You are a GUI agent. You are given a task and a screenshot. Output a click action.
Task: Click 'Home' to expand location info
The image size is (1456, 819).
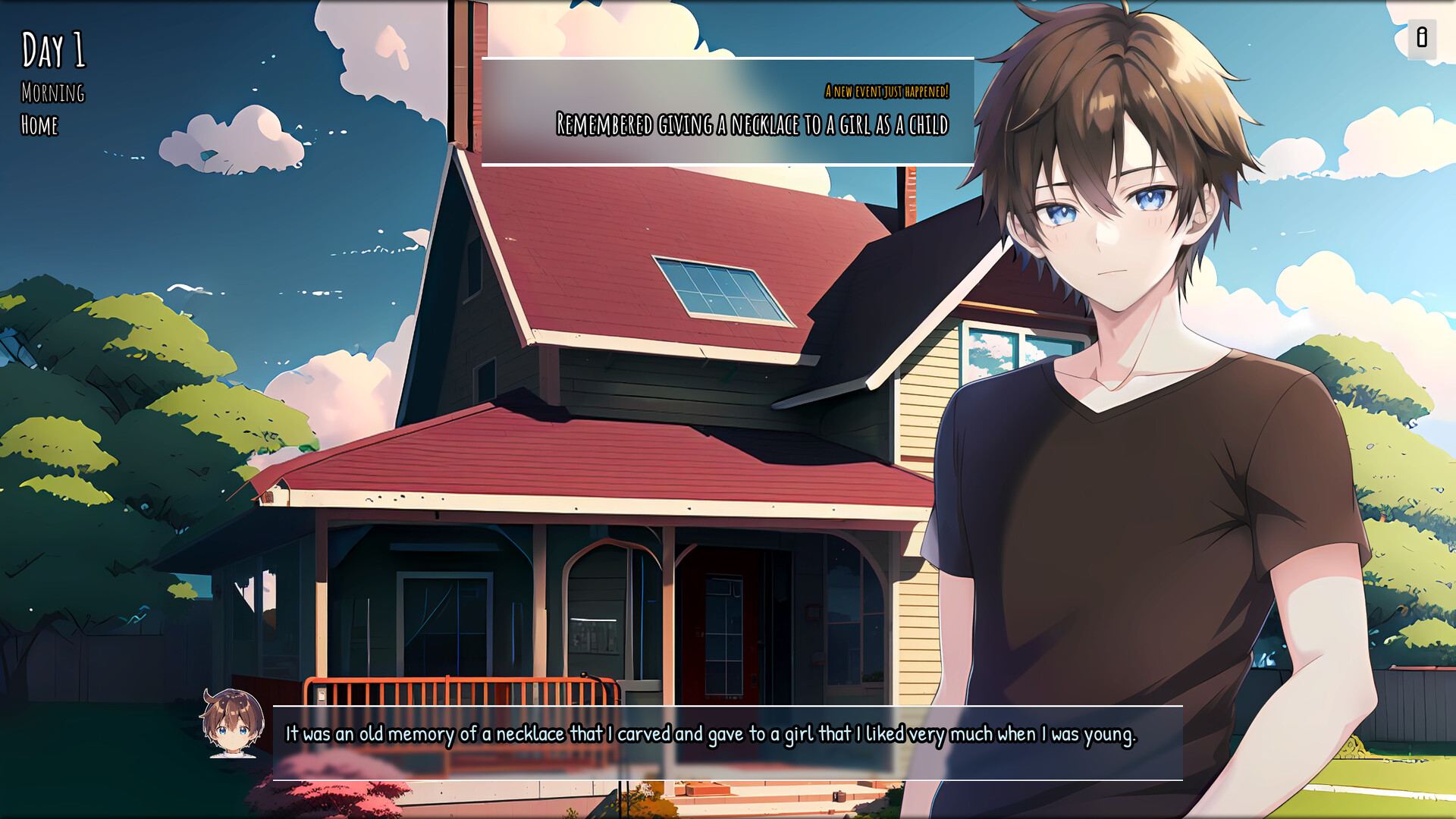(x=42, y=126)
